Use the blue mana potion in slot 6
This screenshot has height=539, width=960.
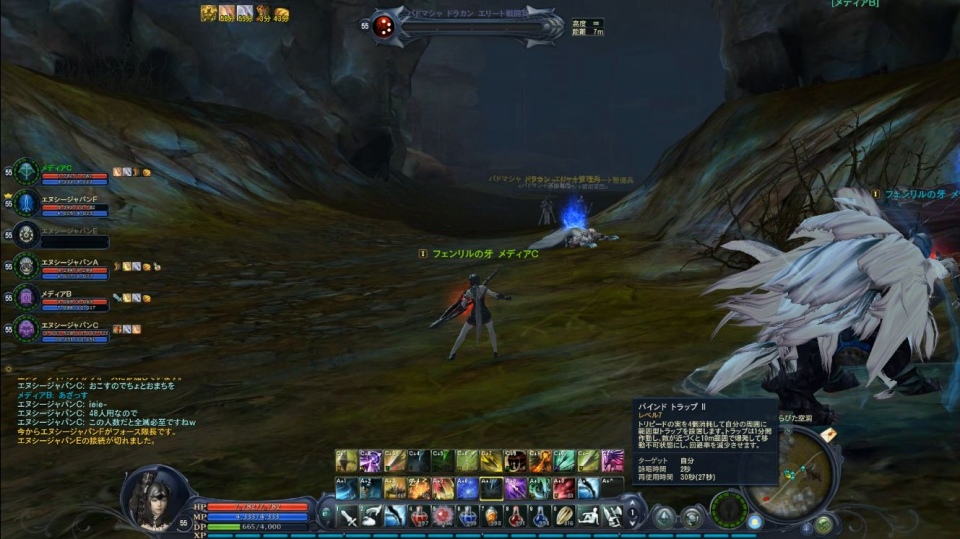coord(469,515)
